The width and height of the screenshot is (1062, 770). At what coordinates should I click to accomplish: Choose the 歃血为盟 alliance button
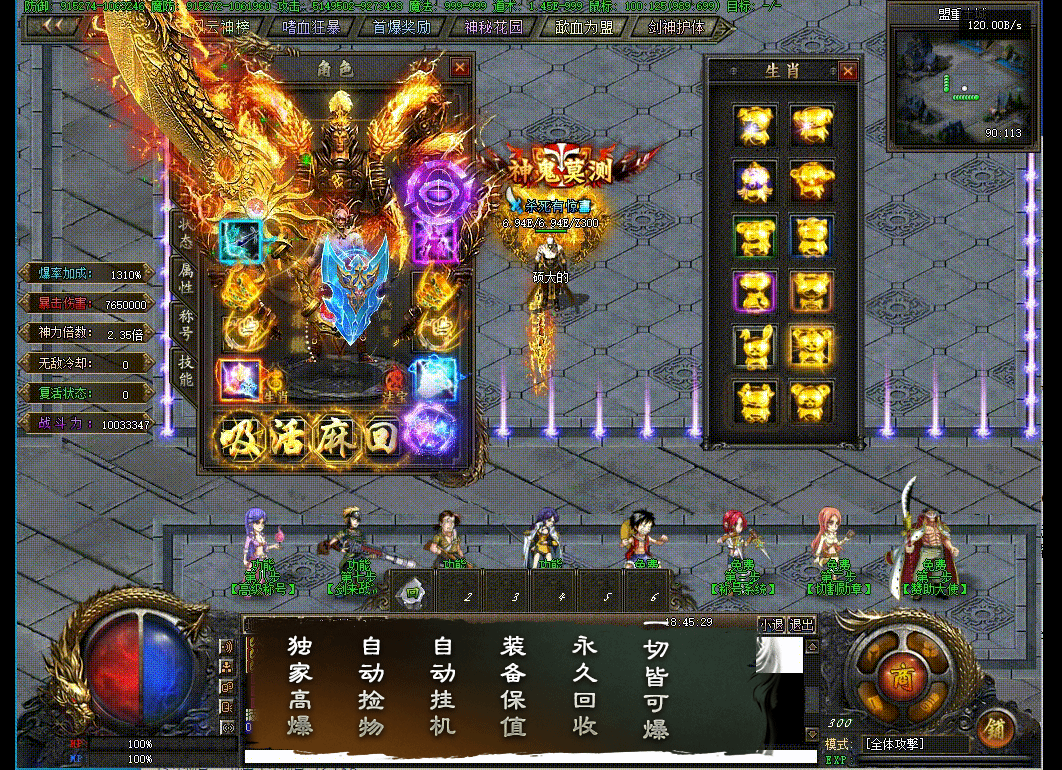pyautogui.click(x=584, y=27)
